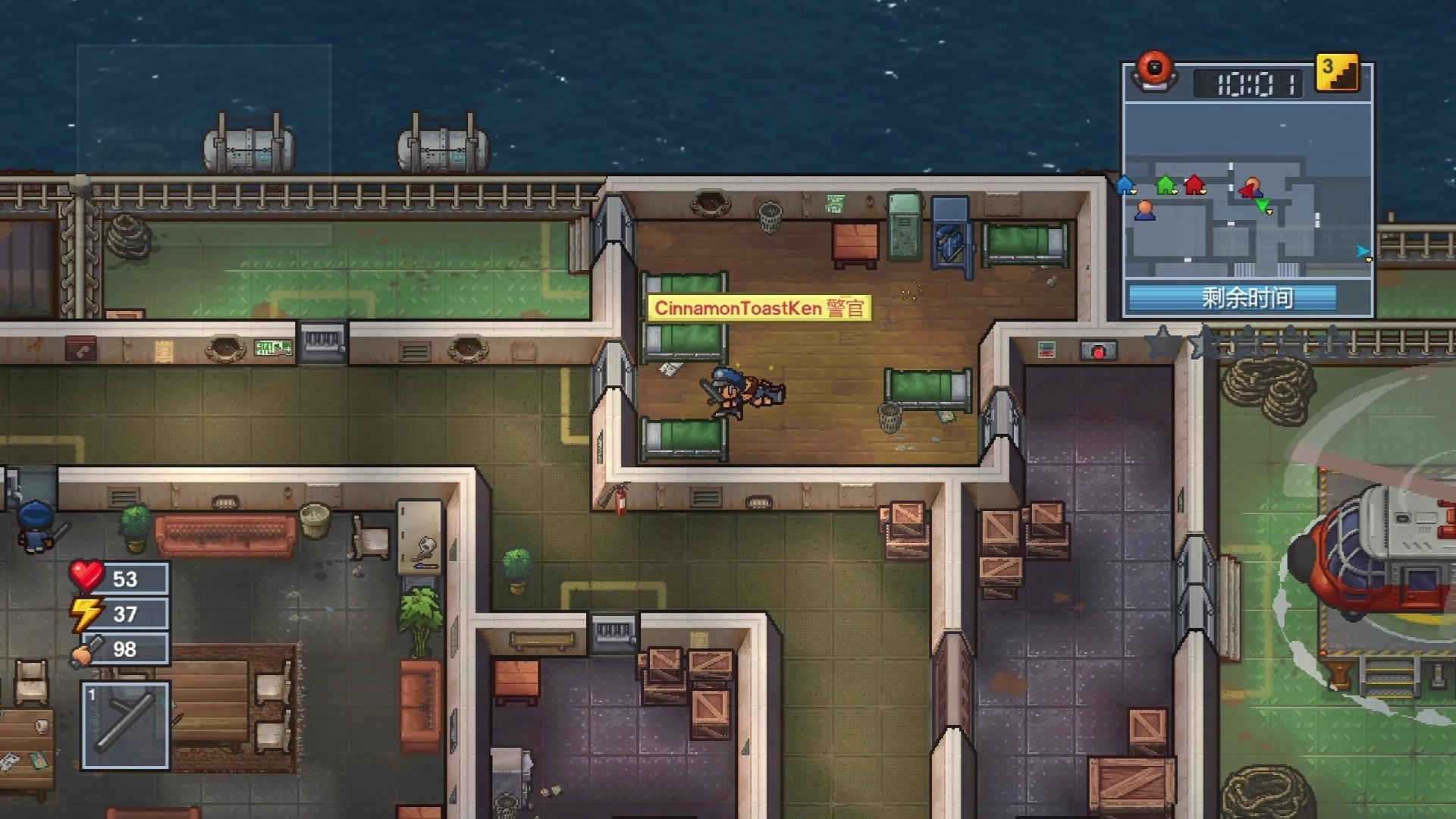Image resolution: width=1456 pixels, height=819 pixels.
Task: Click the green arrow marker on minimap
Action: coord(1263,206)
